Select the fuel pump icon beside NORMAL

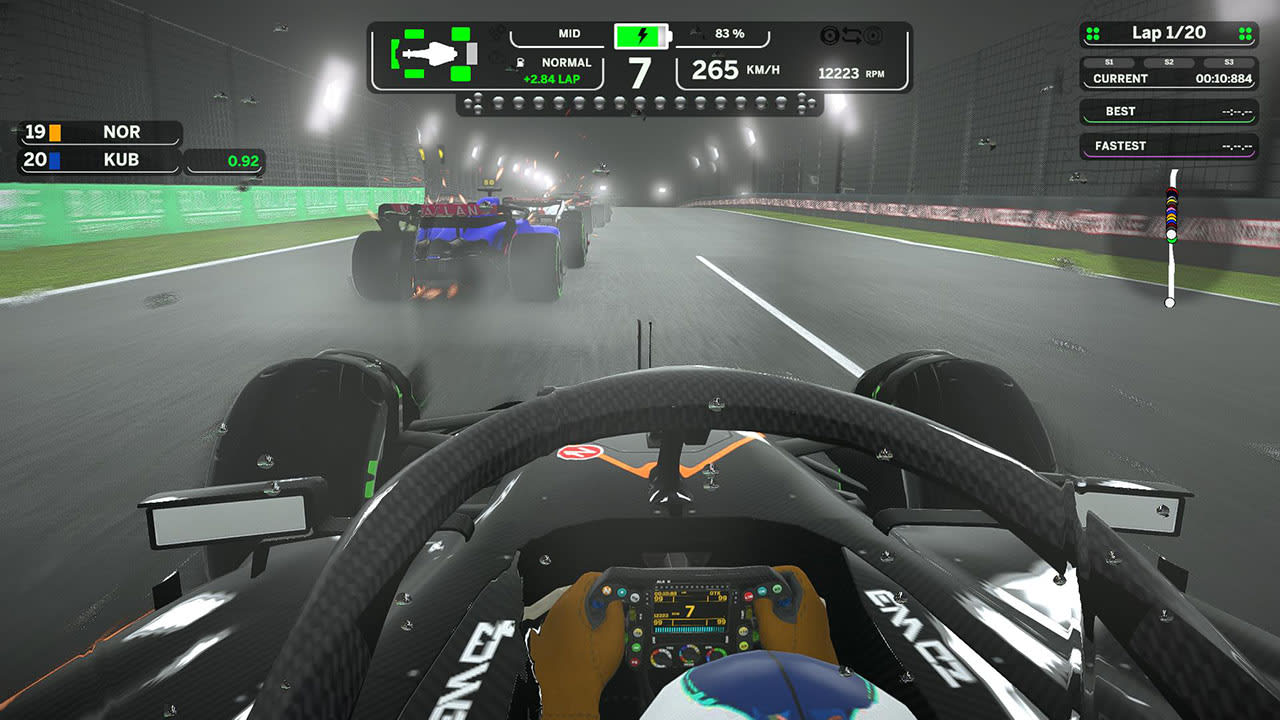(x=519, y=62)
